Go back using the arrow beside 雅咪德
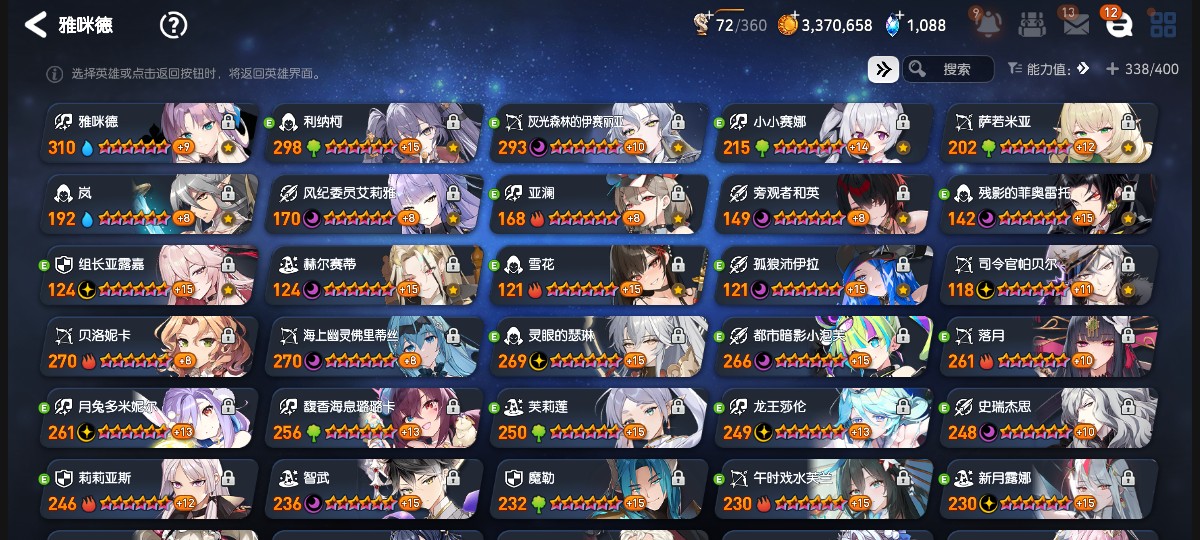1200x540 pixels. click(36, 25)
